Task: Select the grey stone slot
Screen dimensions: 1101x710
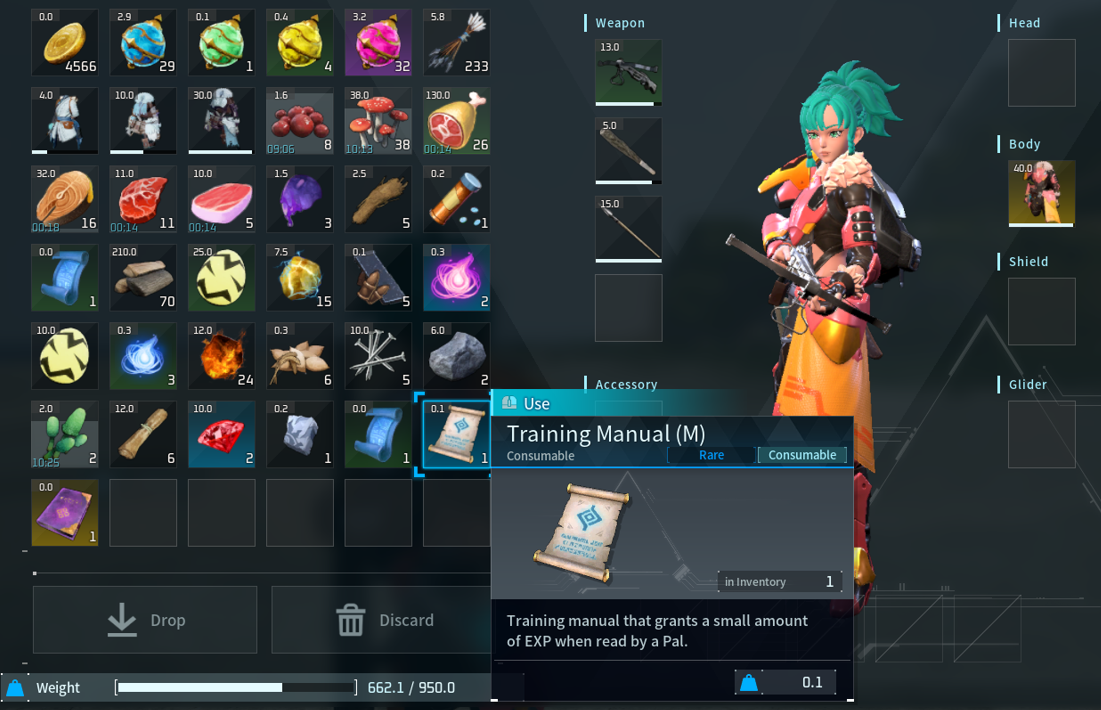Action: click(x=456, y=356)
